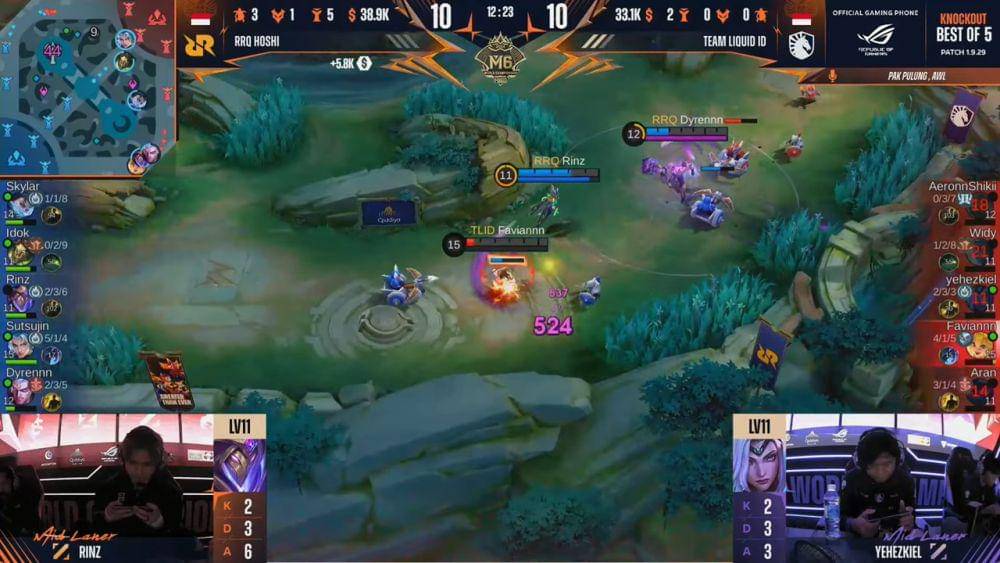This screenshot has width=1000, height=563.
Task: Click Yehezkiel's hero portrait in the mid-laner panel
Action: (x=759, y=466)
